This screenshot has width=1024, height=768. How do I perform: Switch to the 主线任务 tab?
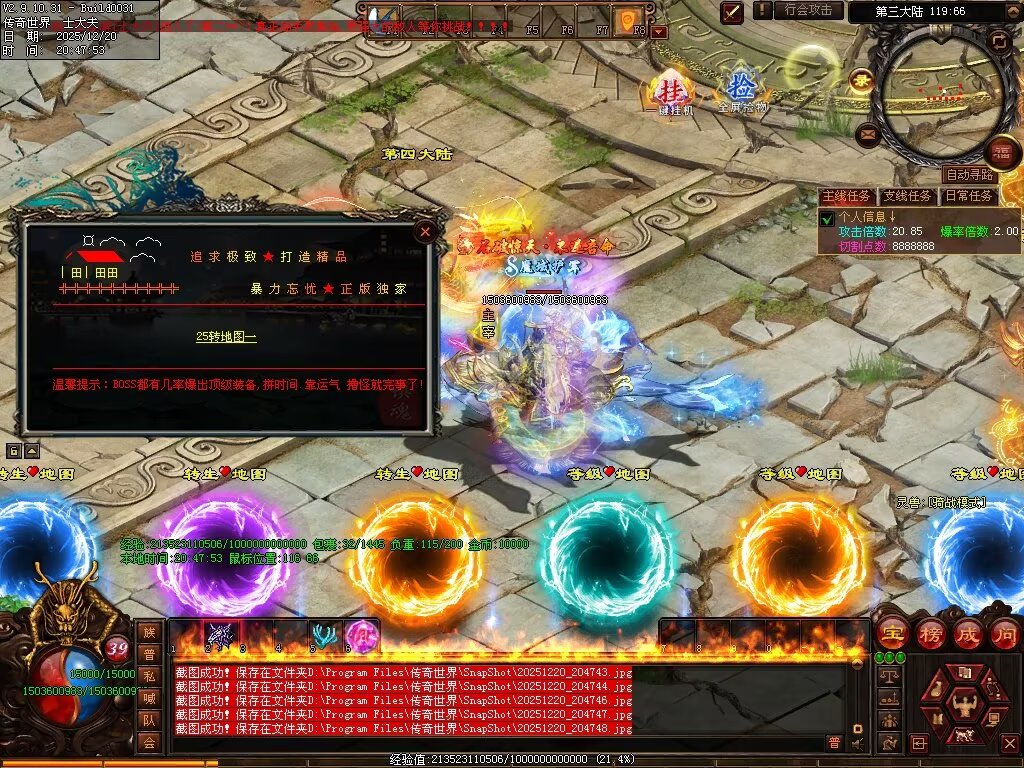click(848, 197)
